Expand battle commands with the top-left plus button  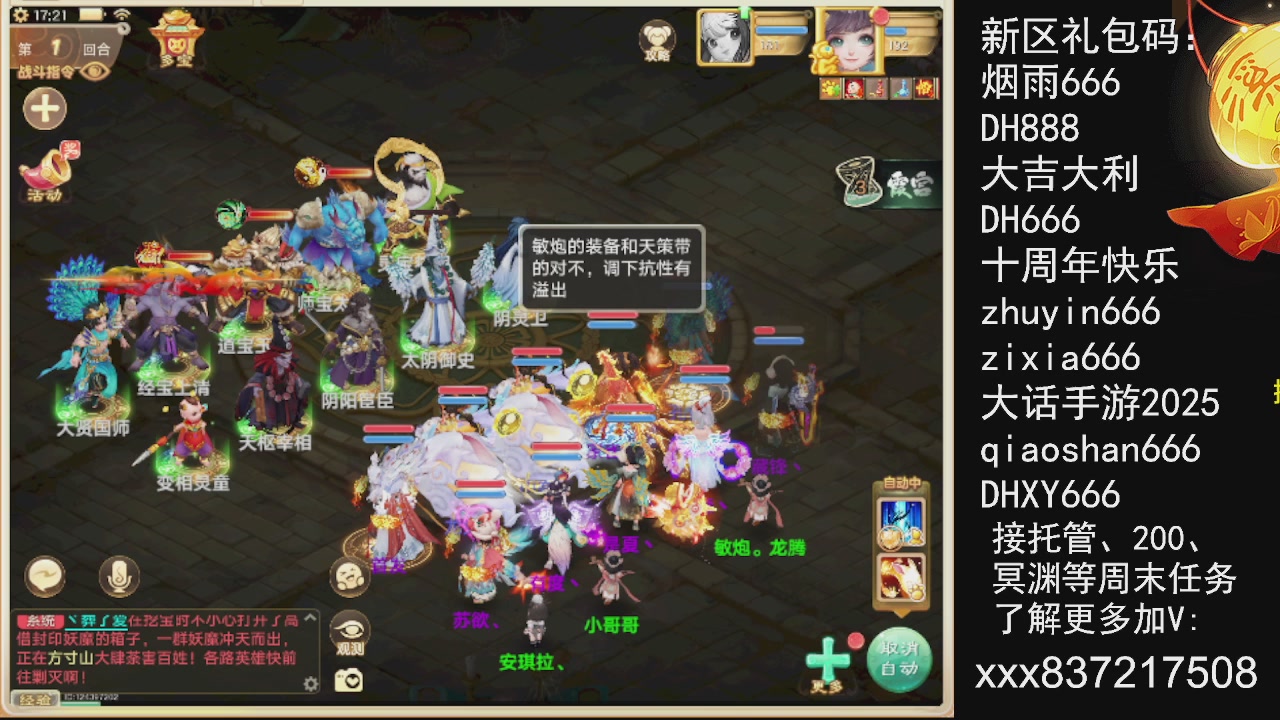[44, 108]
